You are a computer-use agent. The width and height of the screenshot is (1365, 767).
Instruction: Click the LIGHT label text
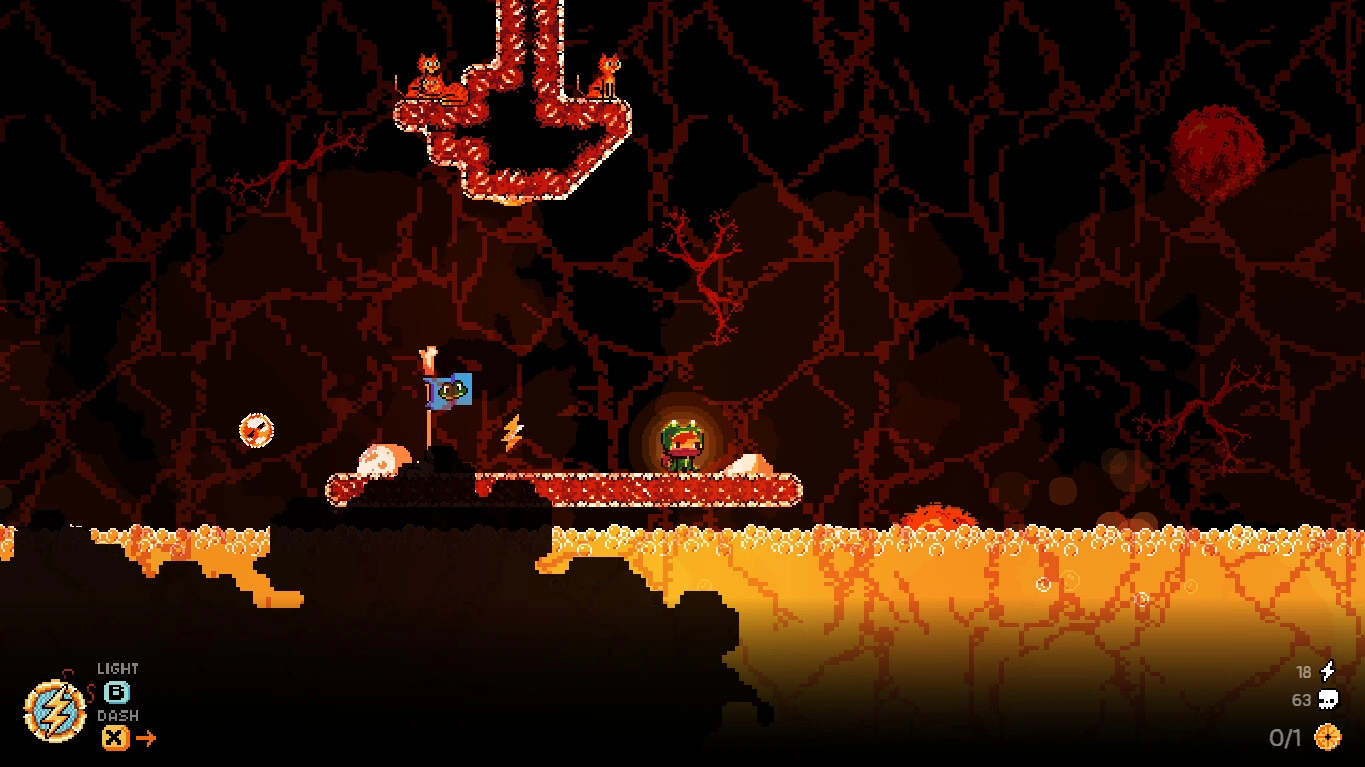coord(117,667)
